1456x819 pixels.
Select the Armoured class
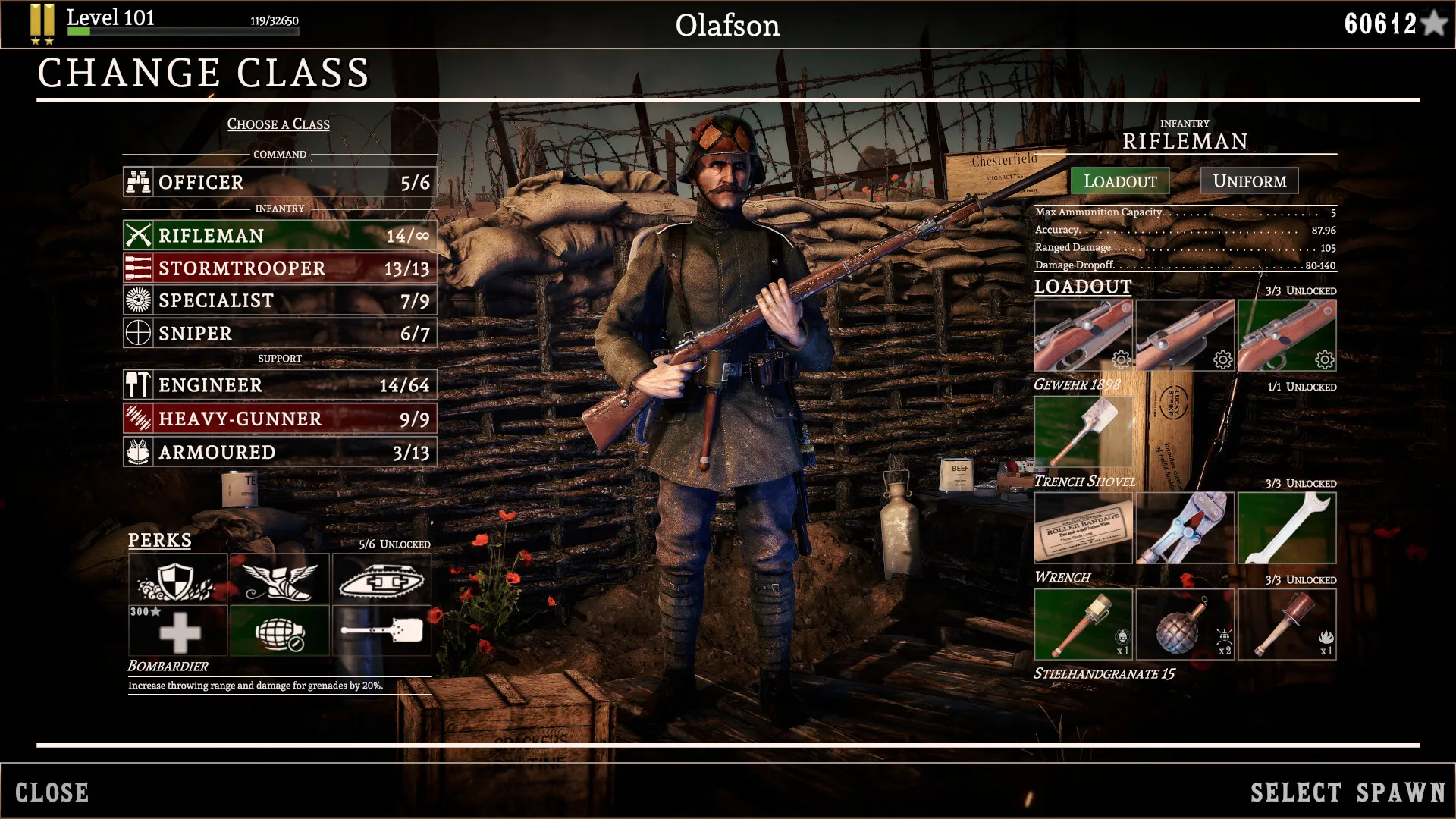pyautogui.click(x=280, y=452)
